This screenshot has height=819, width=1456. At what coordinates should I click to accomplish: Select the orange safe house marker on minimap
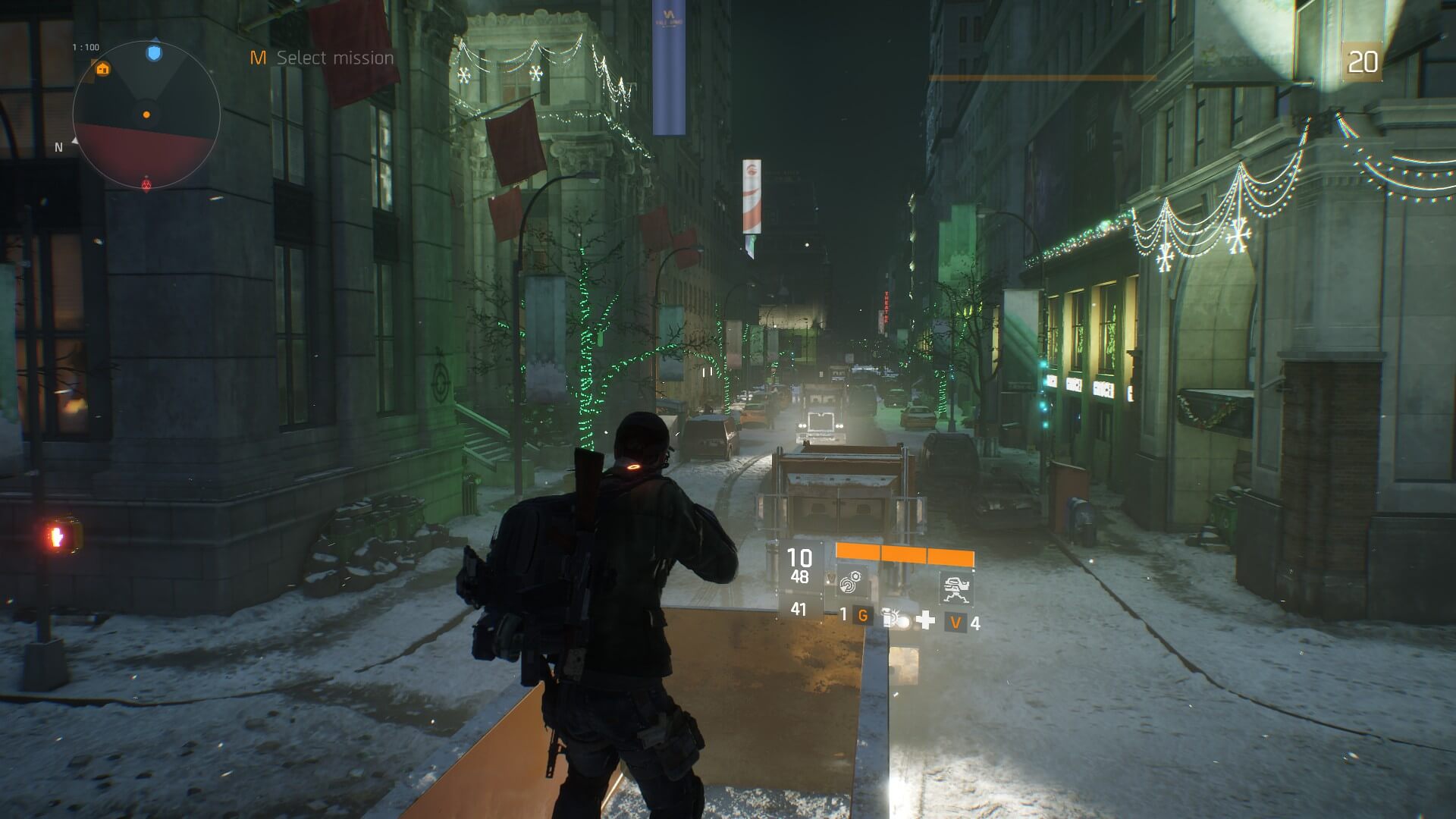click(103, 70)
